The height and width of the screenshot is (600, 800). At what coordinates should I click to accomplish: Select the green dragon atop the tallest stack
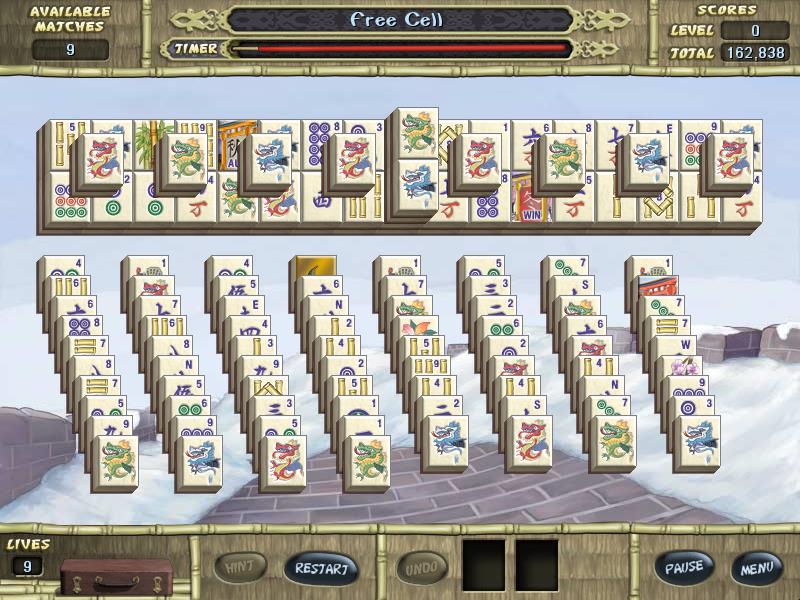point(413,135)
